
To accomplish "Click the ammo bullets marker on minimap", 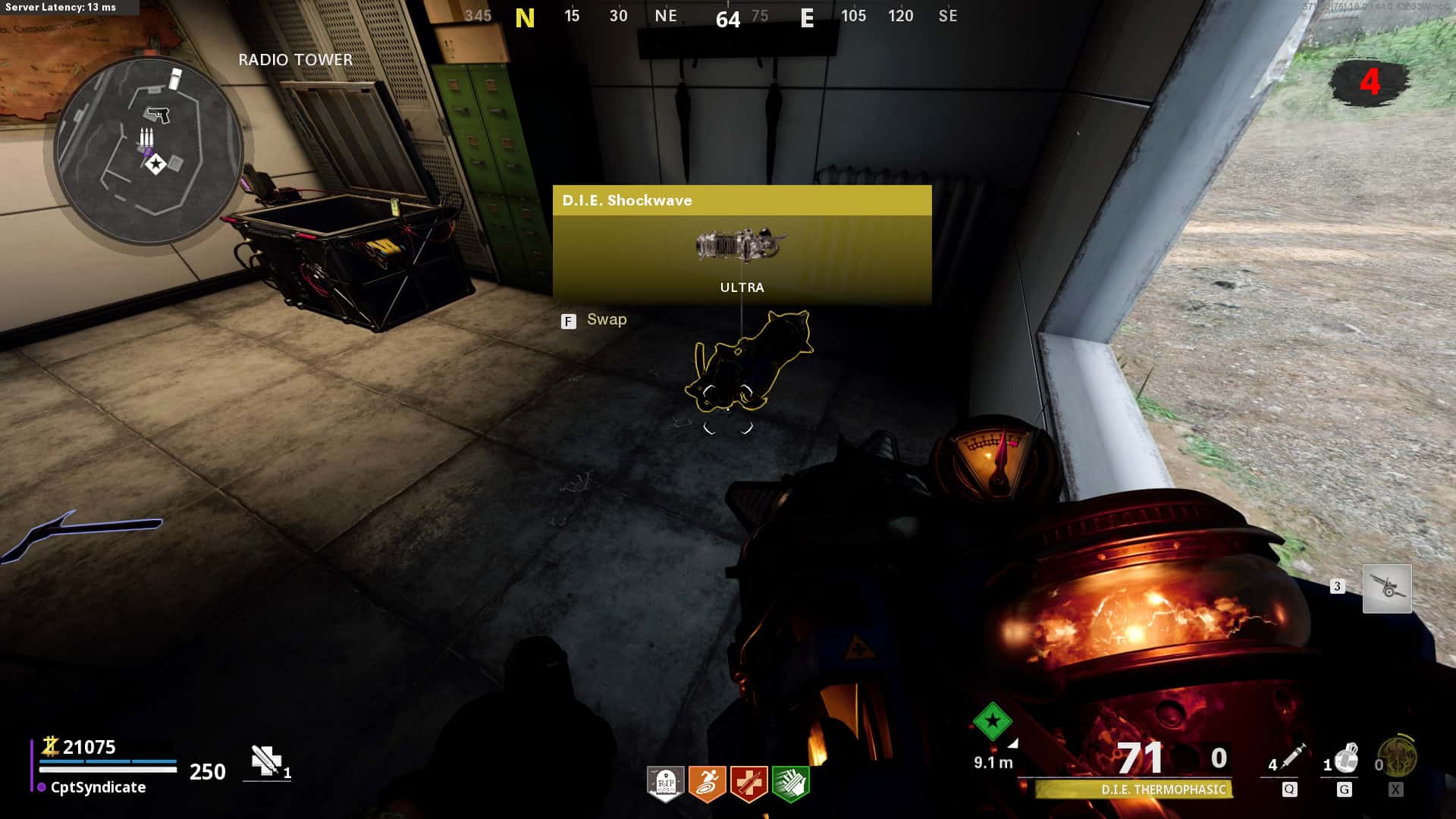I will point(146,139).
